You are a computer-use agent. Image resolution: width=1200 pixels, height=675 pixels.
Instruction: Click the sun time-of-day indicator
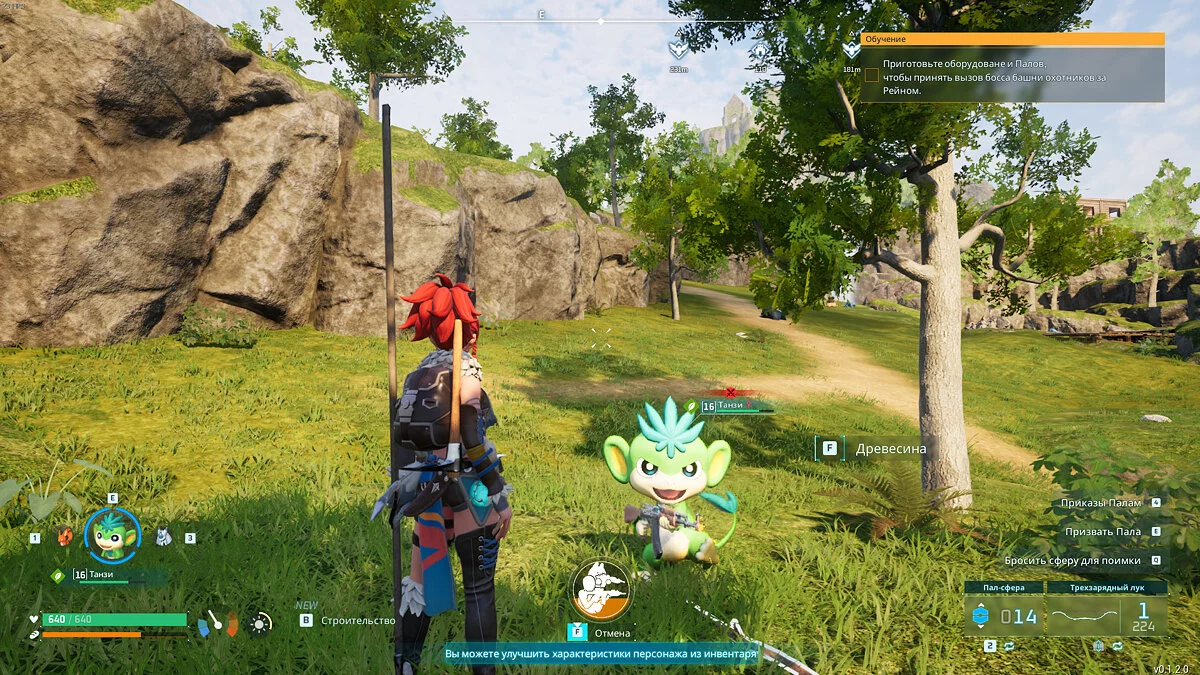[x=260, y=623]
